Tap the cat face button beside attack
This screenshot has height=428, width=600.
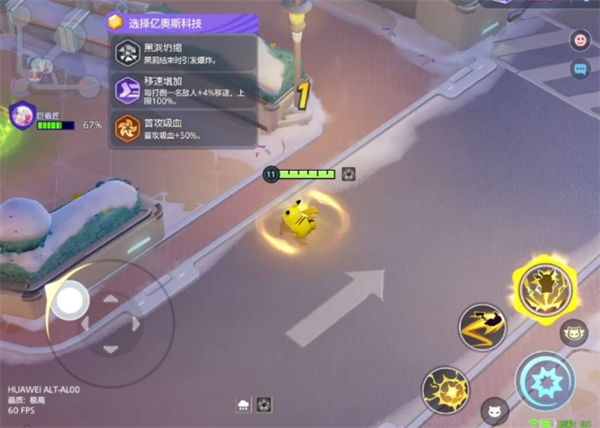click(x=573, y=333)
